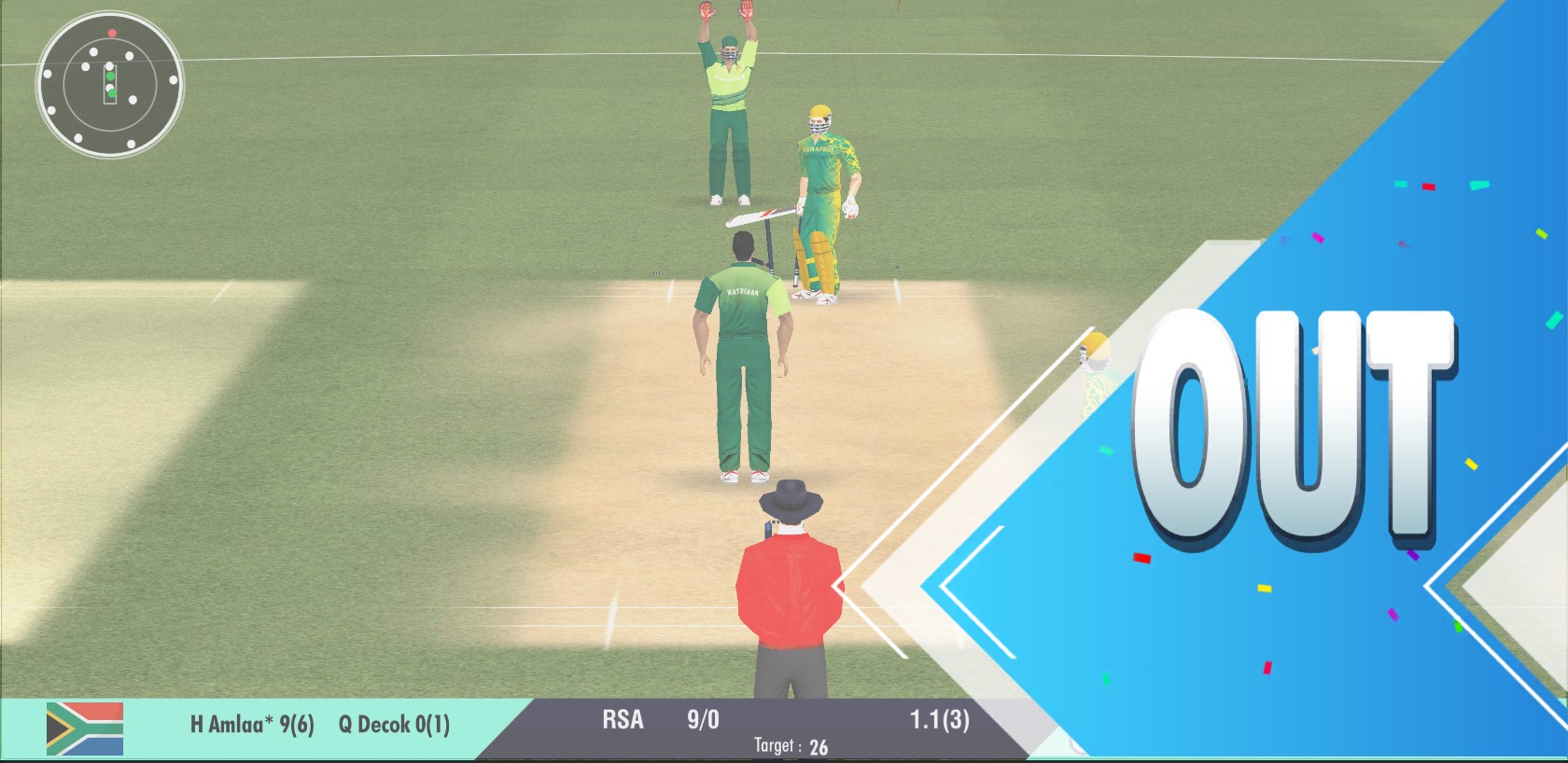Open the circular fielding radar minimap
Viewport: 1568px width, 763px height.
(110, 84)
